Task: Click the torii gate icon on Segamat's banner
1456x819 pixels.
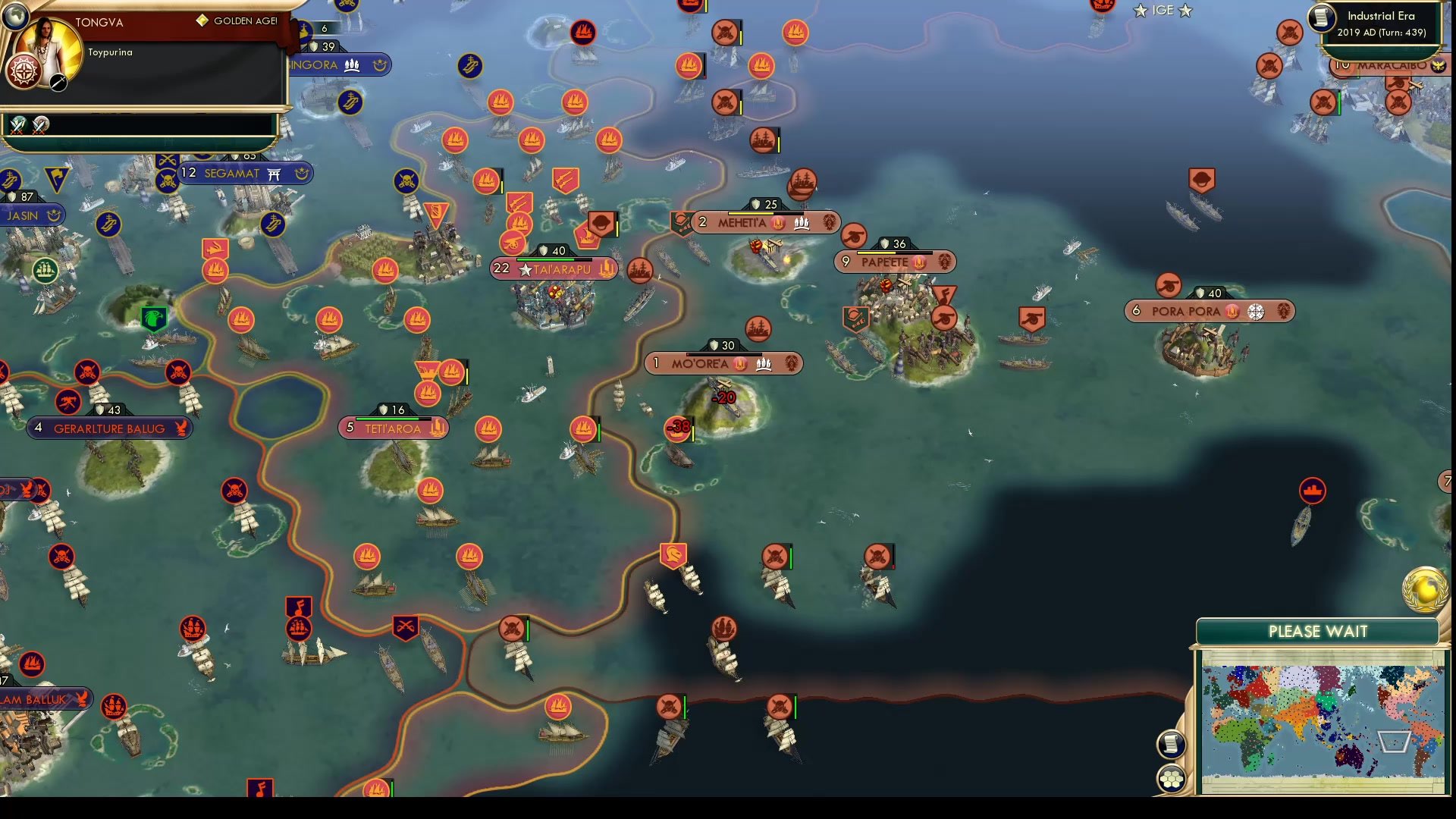Action: 273,174
